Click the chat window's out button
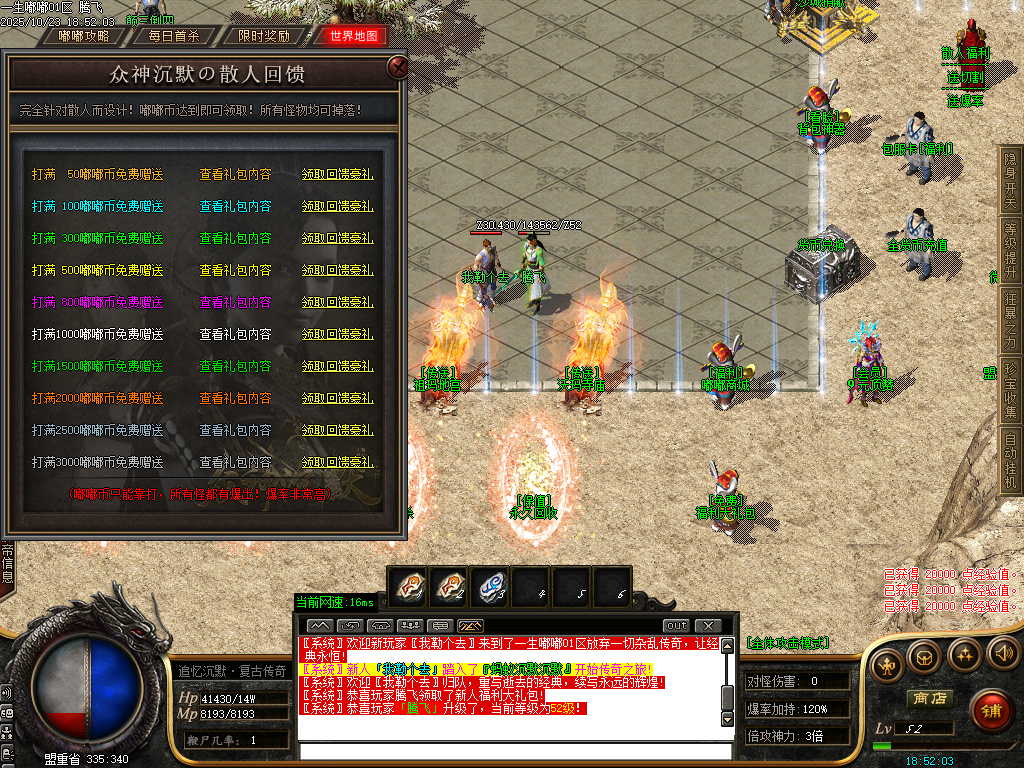 click(677, 626)
